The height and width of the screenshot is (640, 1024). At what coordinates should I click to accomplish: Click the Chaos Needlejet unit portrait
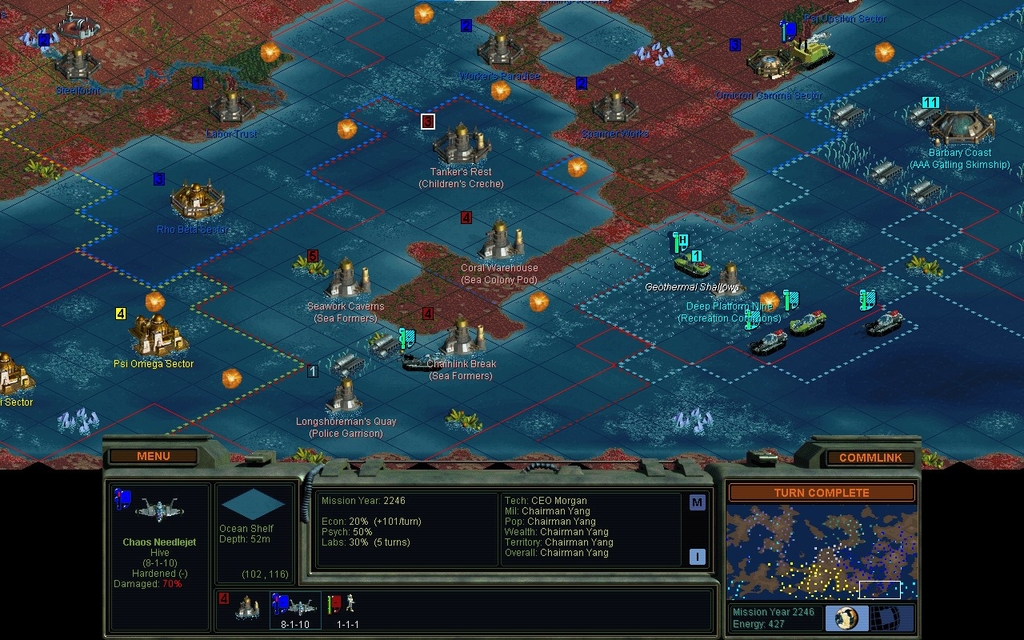point(158,511)
